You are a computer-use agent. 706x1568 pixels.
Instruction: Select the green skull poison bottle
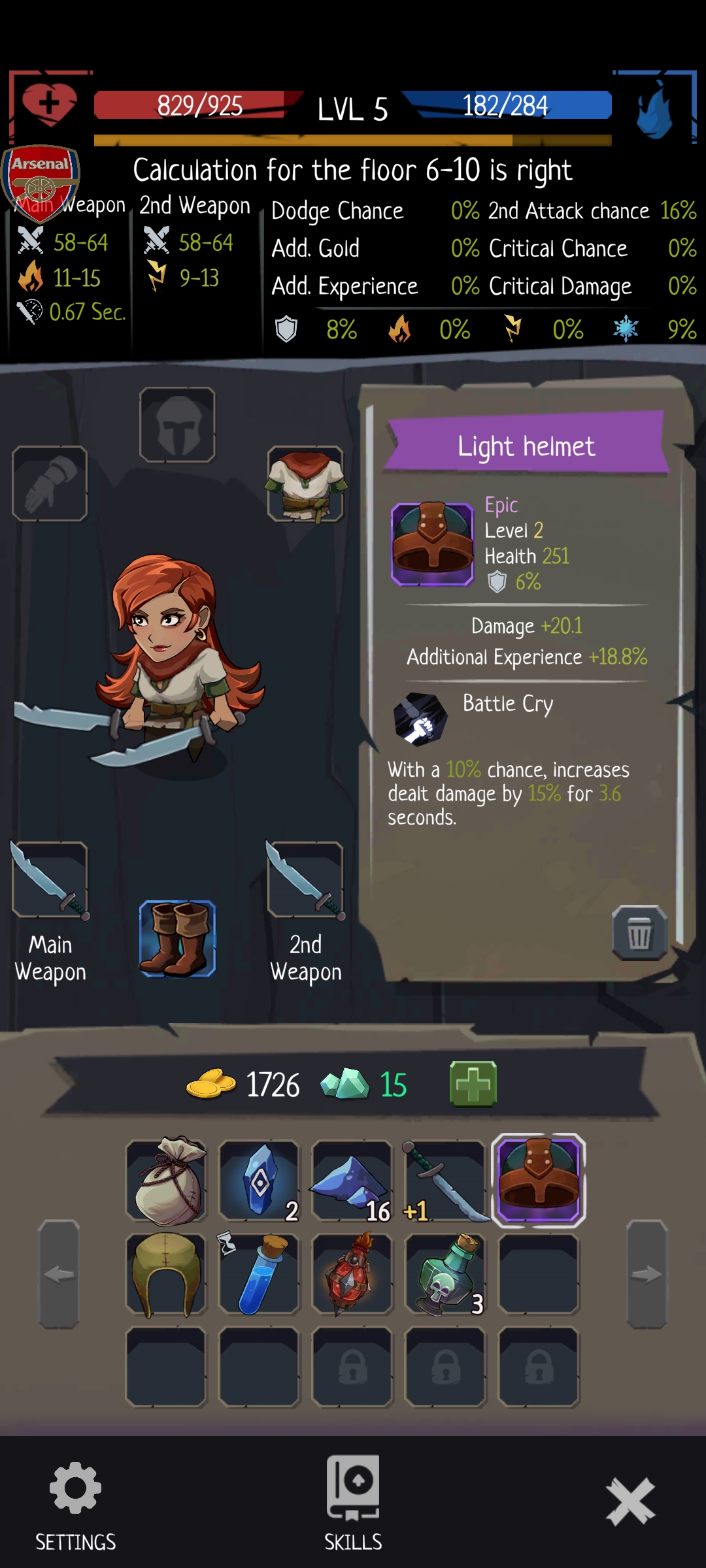point(445,1274)
